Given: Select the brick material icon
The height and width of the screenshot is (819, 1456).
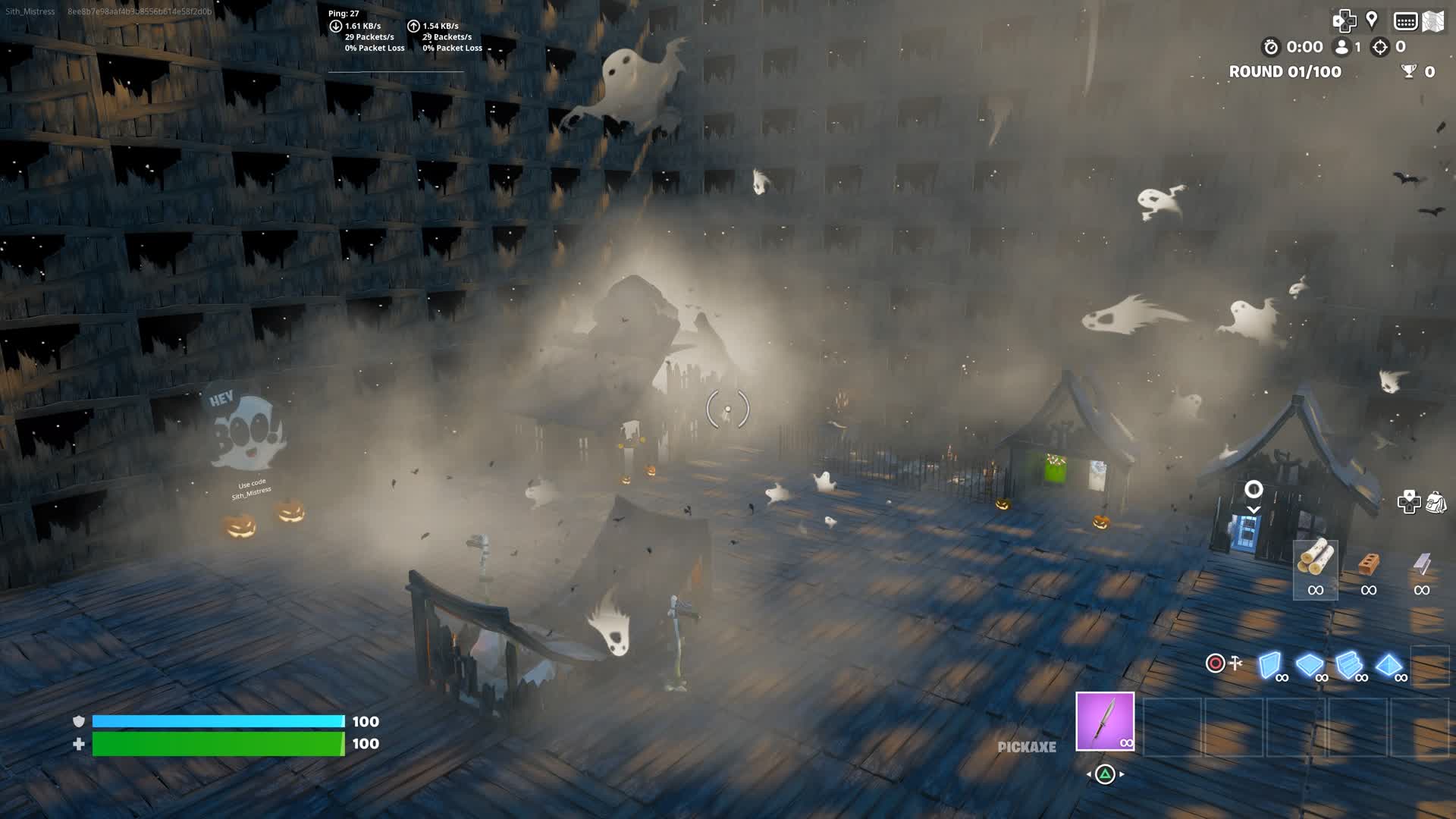Looking at the screenshot, I should click(x=1369, y=561).
